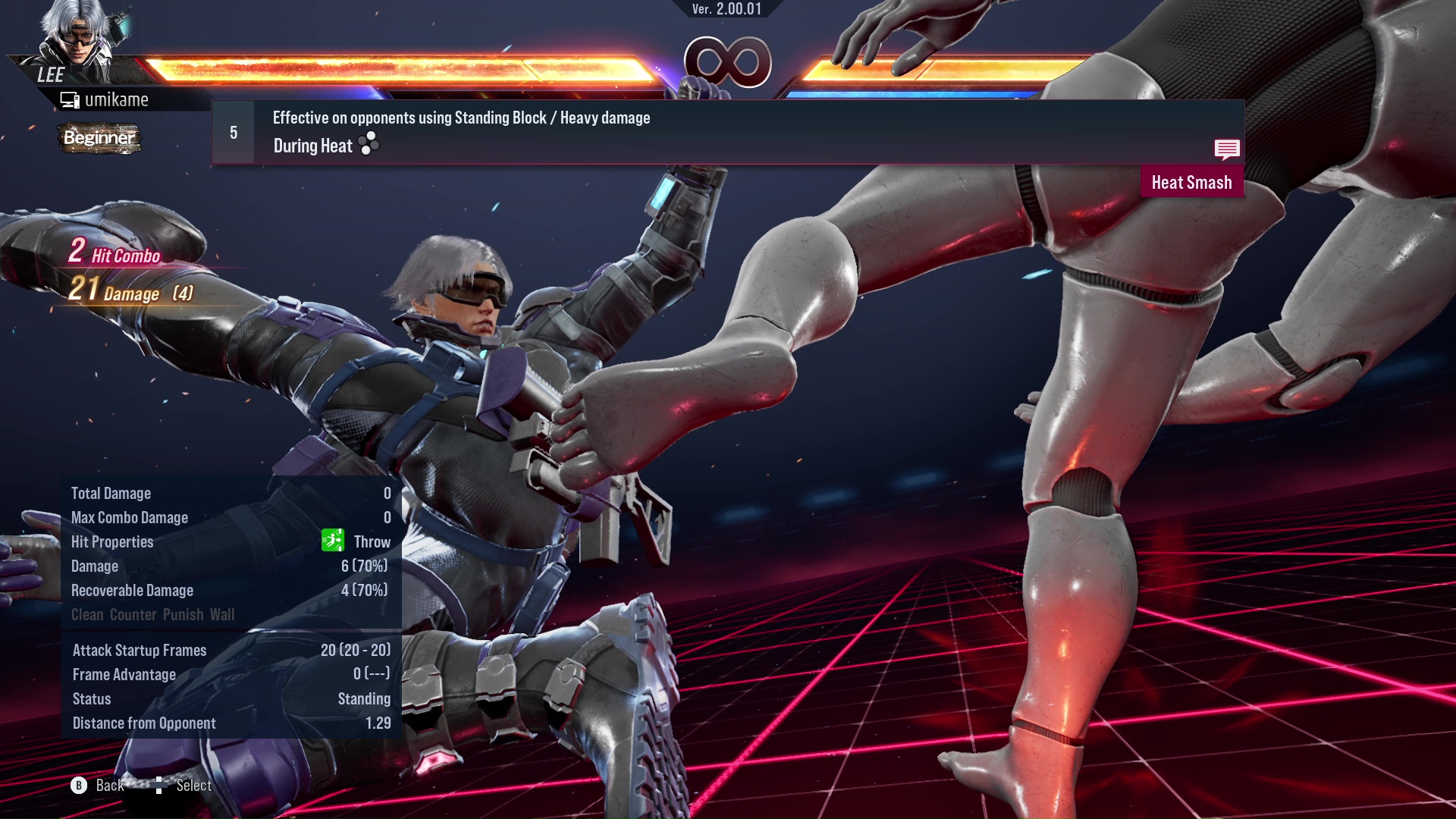
Task: Toggle the Punish condition label
Action: pos(181,614)
